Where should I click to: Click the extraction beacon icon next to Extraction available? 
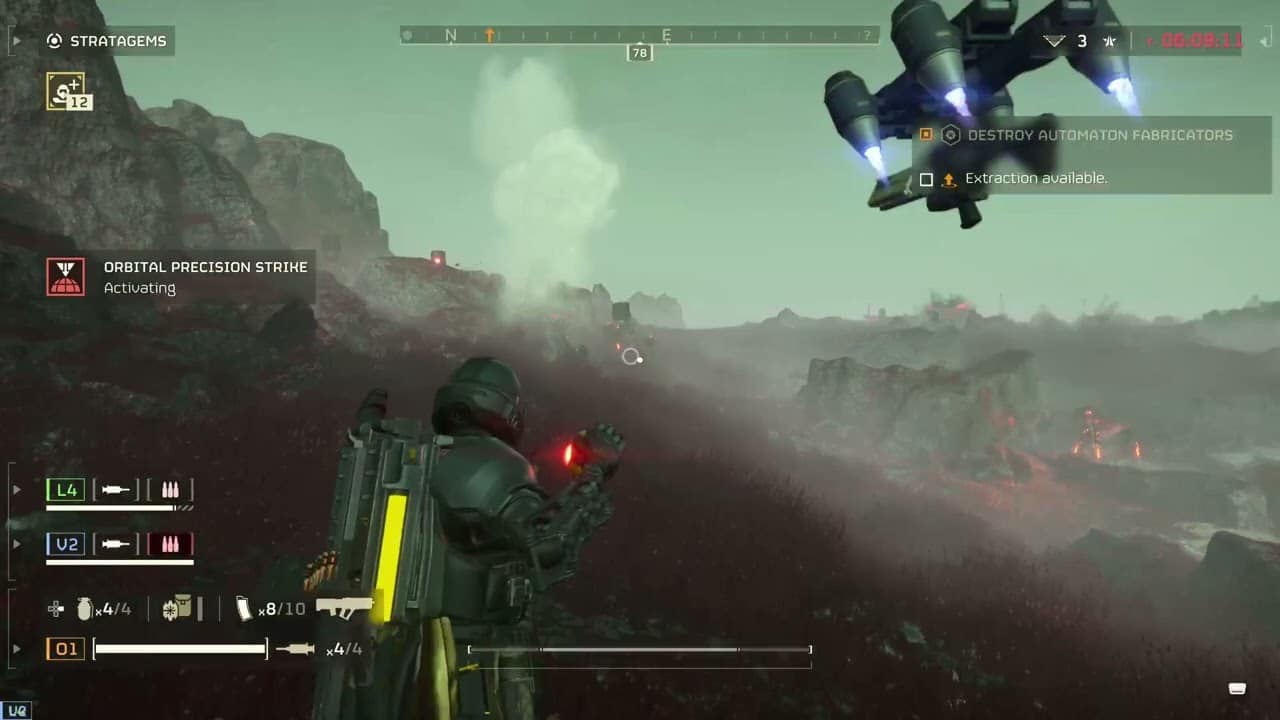pos(949,178)
